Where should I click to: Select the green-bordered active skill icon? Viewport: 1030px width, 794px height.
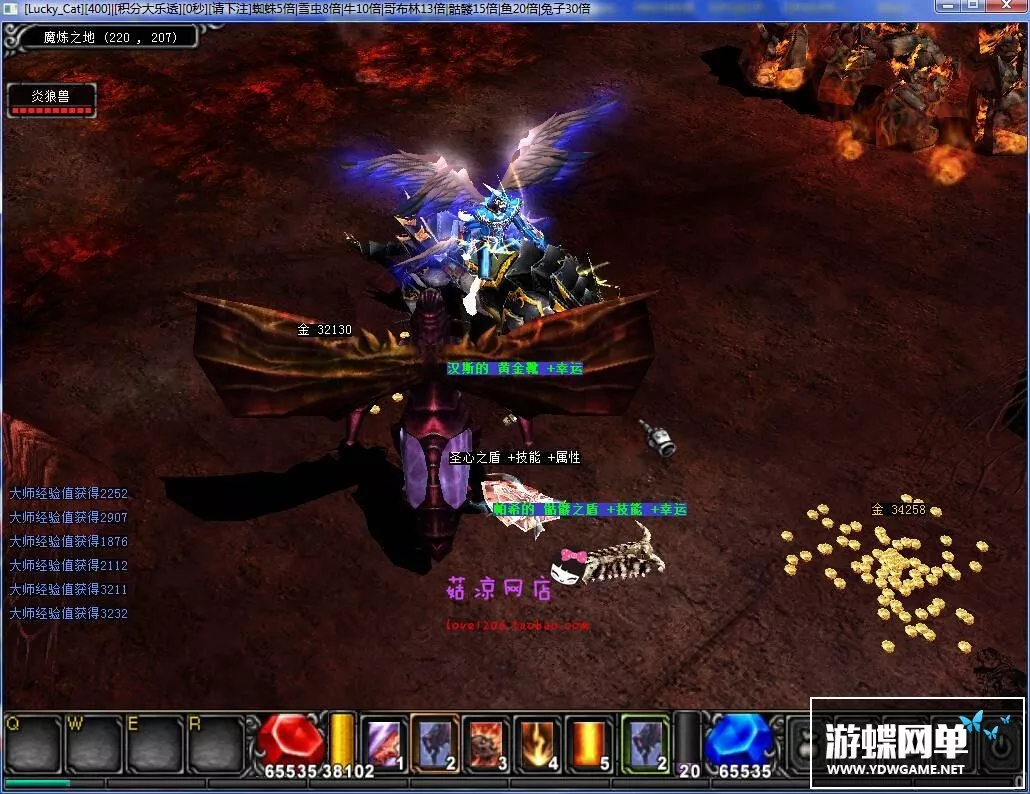point(643,744)
